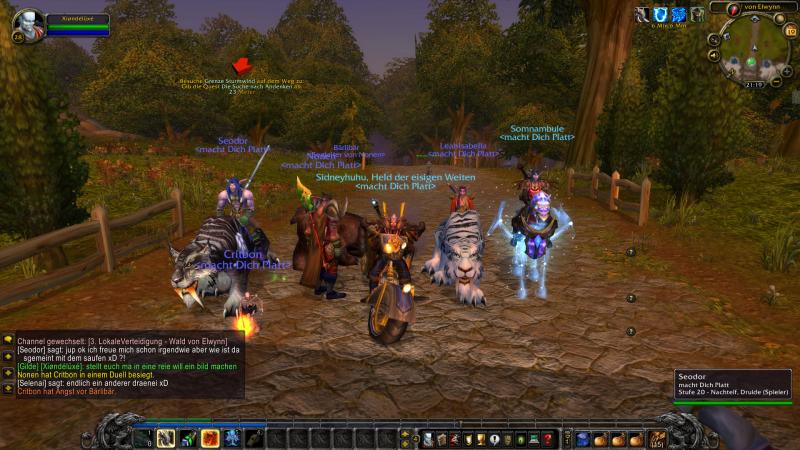
Task: Select the blue frost ability icon
Action: (x=232, y=437)
